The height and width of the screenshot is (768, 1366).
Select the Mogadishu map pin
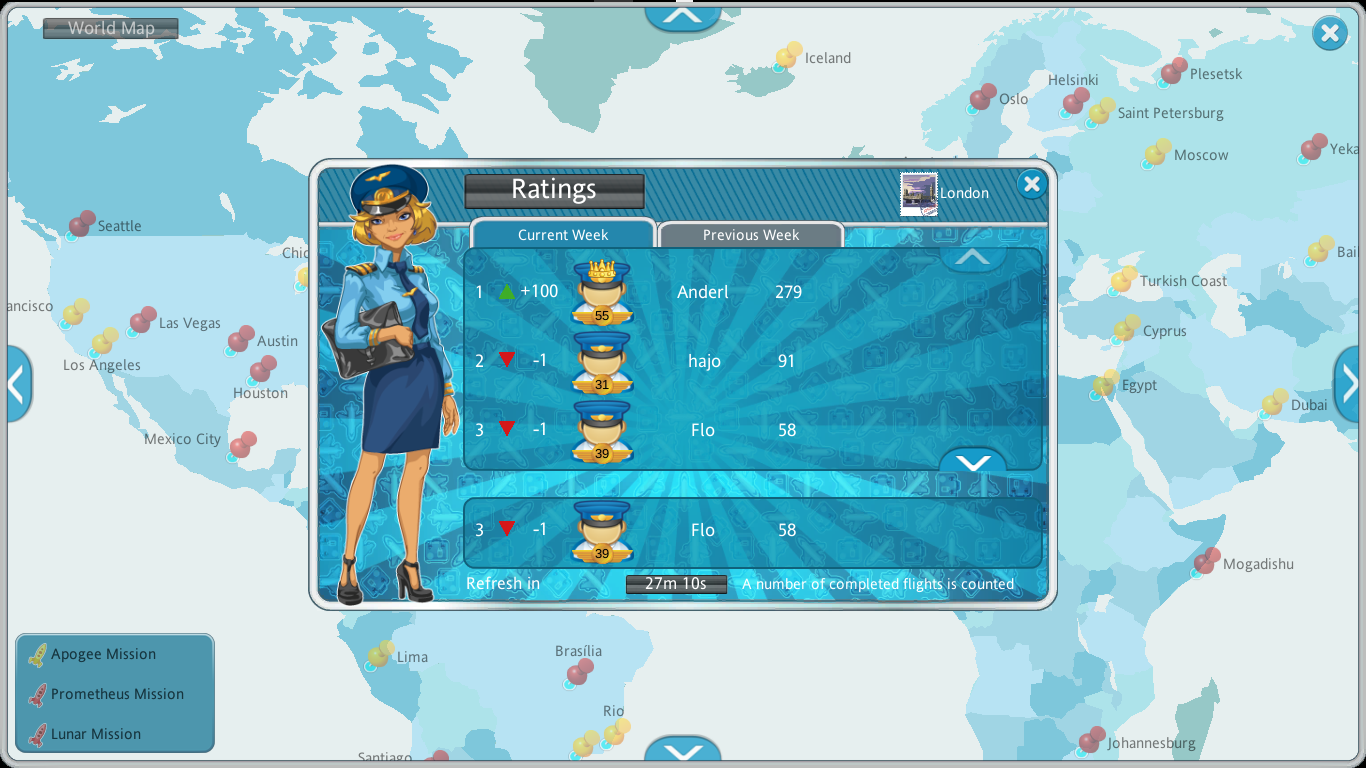(1205, 562)
